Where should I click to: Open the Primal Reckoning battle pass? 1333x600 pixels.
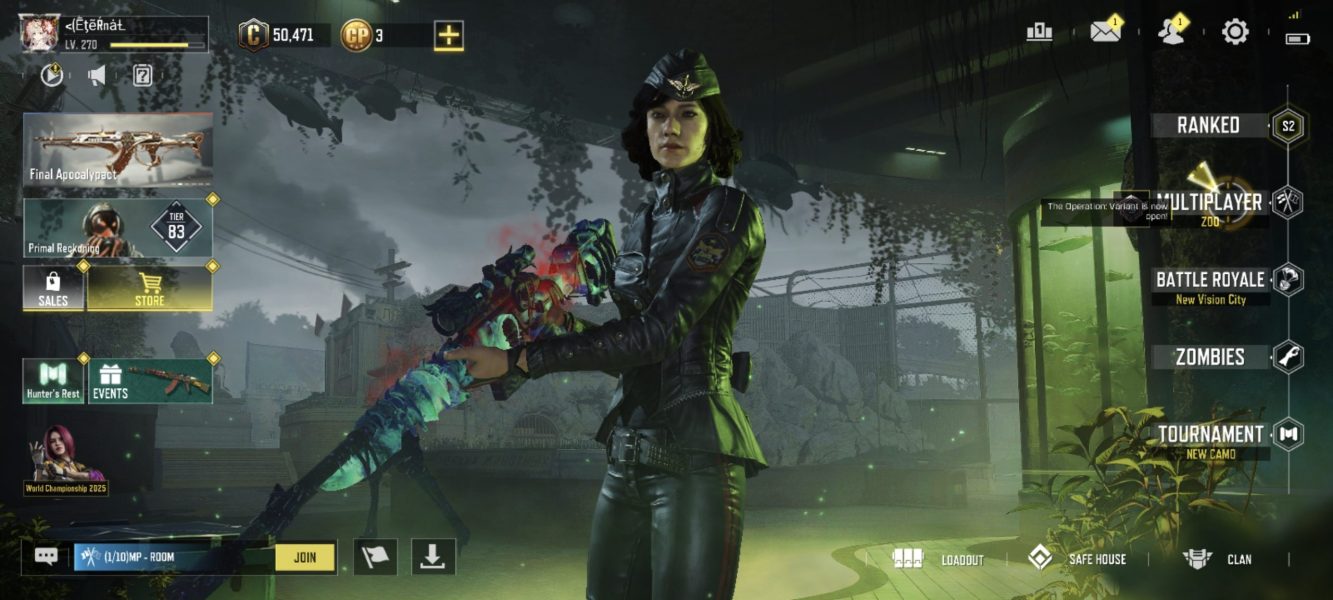(x=118, y=228)
